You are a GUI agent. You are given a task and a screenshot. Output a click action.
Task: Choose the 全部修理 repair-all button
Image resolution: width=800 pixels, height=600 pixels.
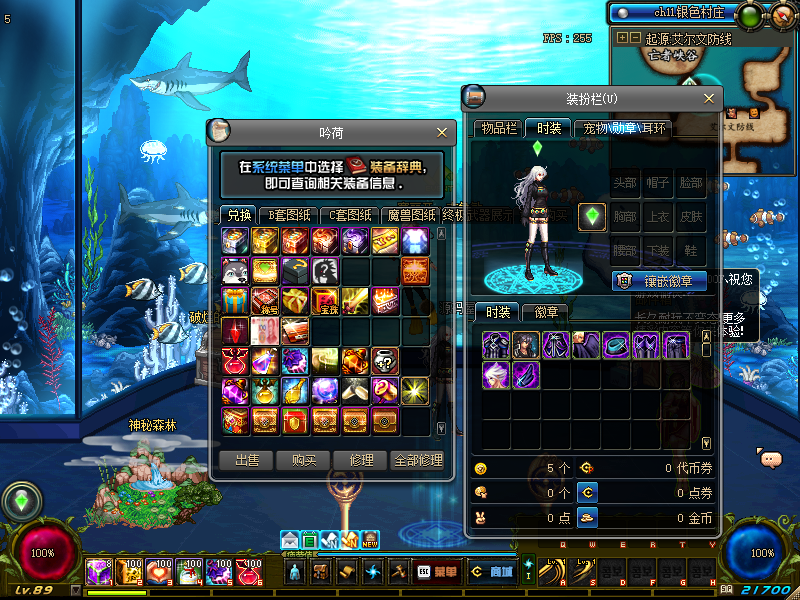click(418, 460)
